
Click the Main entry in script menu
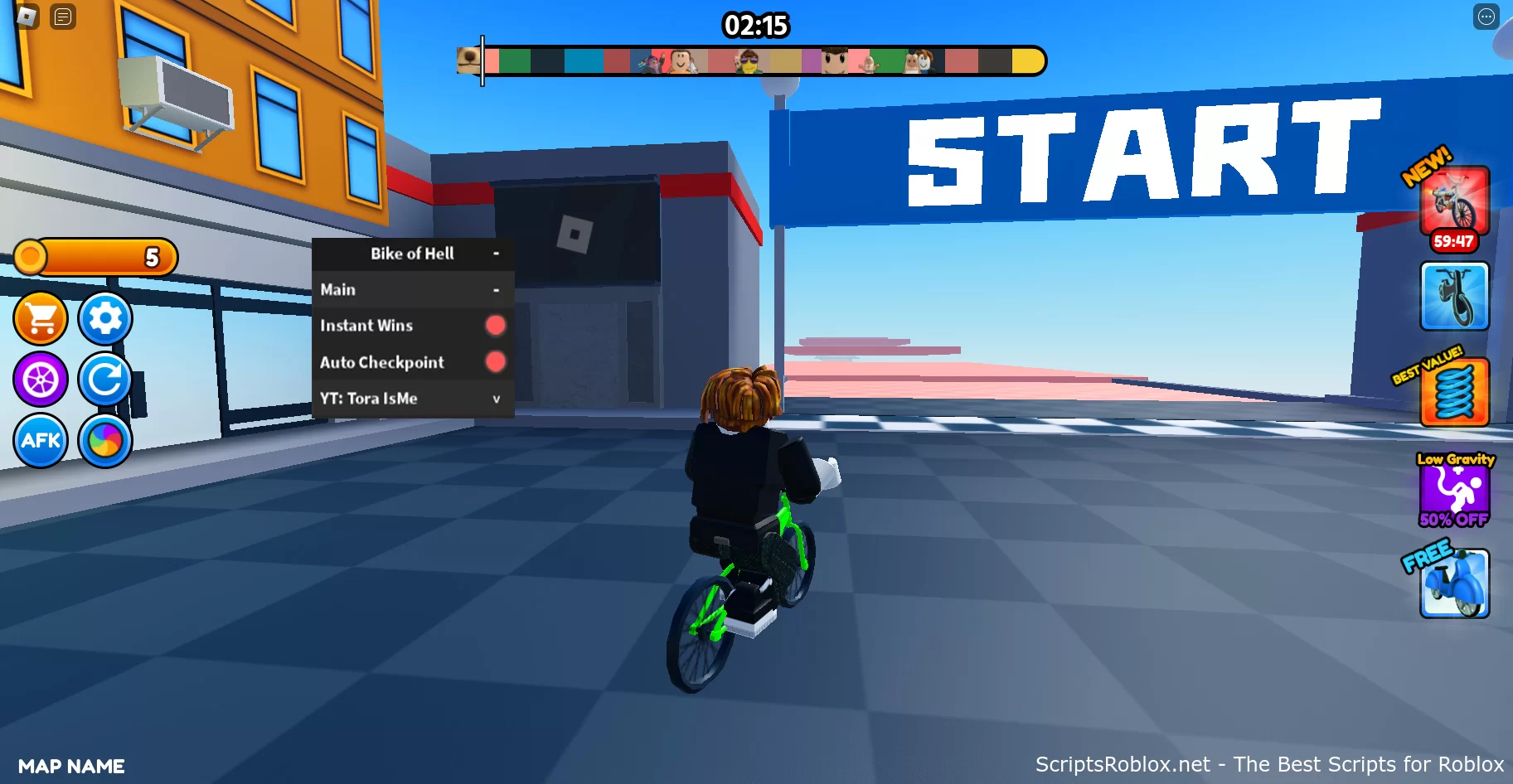[337, 288]
